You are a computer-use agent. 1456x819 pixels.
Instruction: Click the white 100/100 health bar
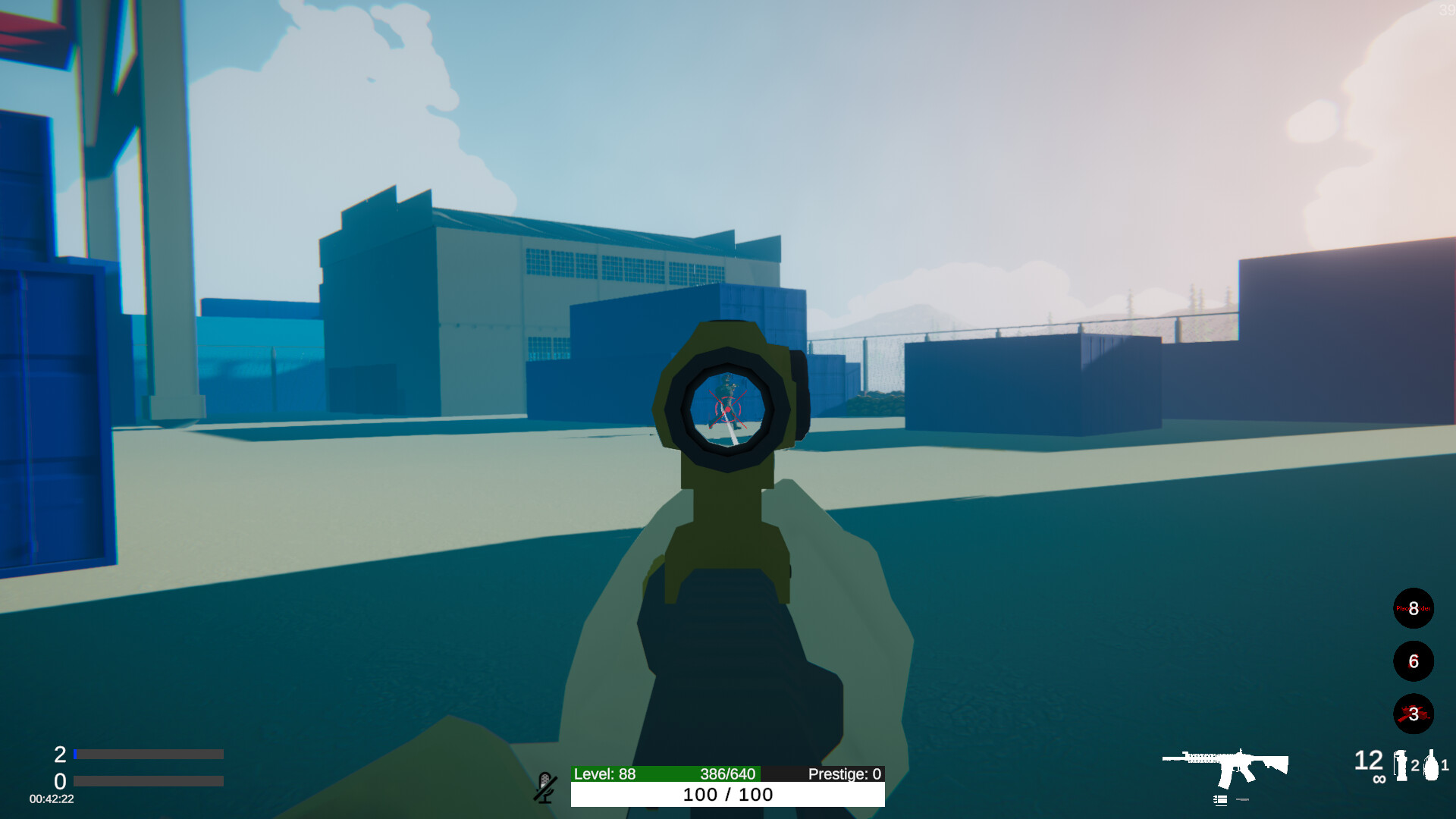(x=726, y=795)
